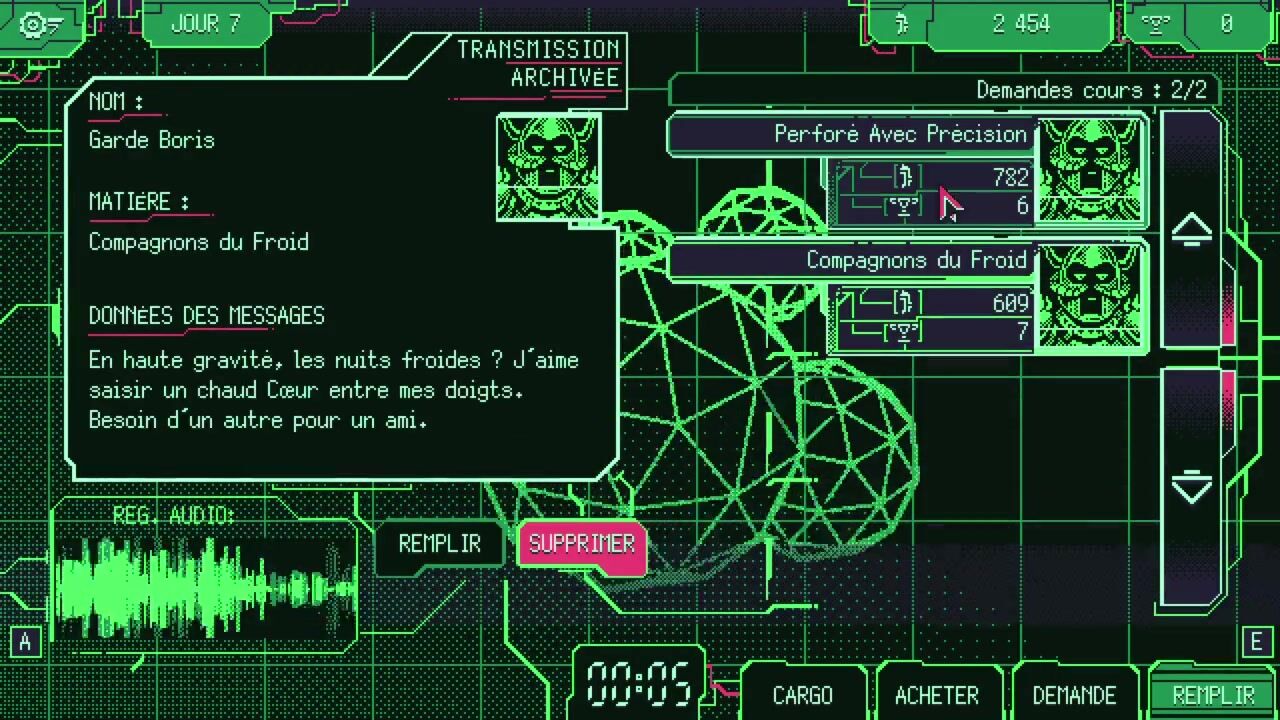The width and height of the screenshot is (1280, 720).
Task: Select the Perforé Avec Précision request
Action: pyautogui.click(x=900, y=135)
